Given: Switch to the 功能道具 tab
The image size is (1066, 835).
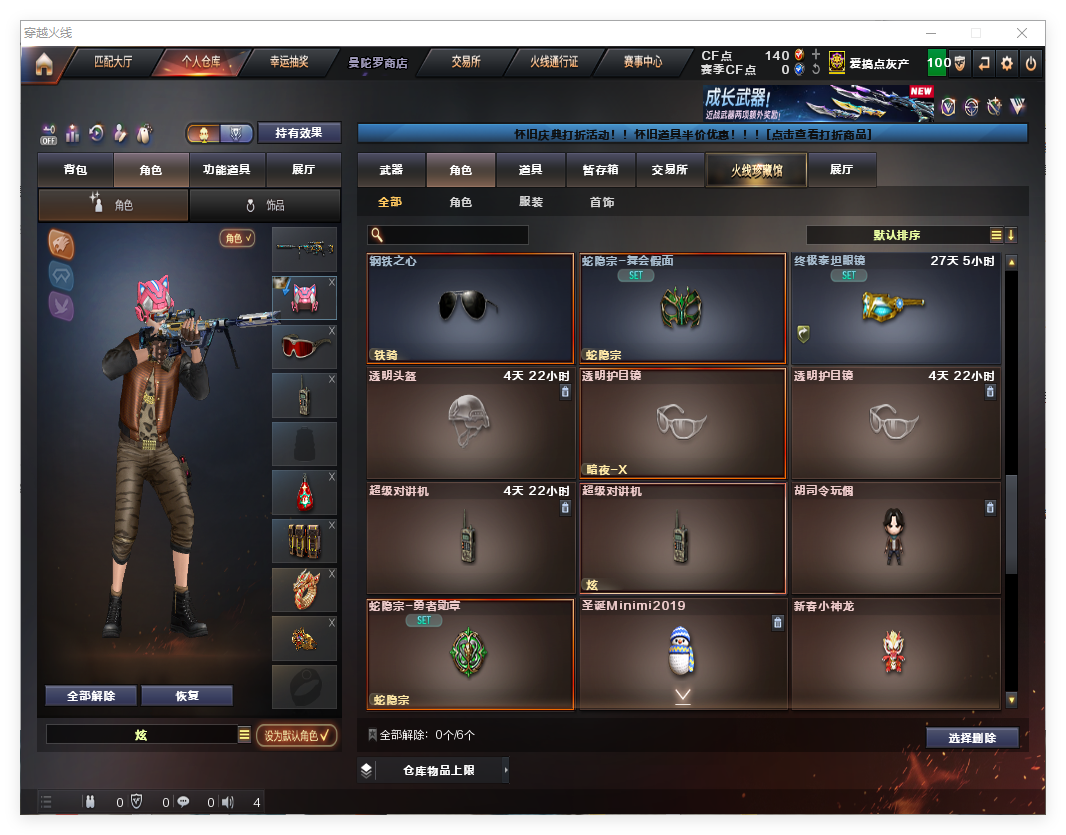Looking at the screenshot, I should tap(226, 170).
